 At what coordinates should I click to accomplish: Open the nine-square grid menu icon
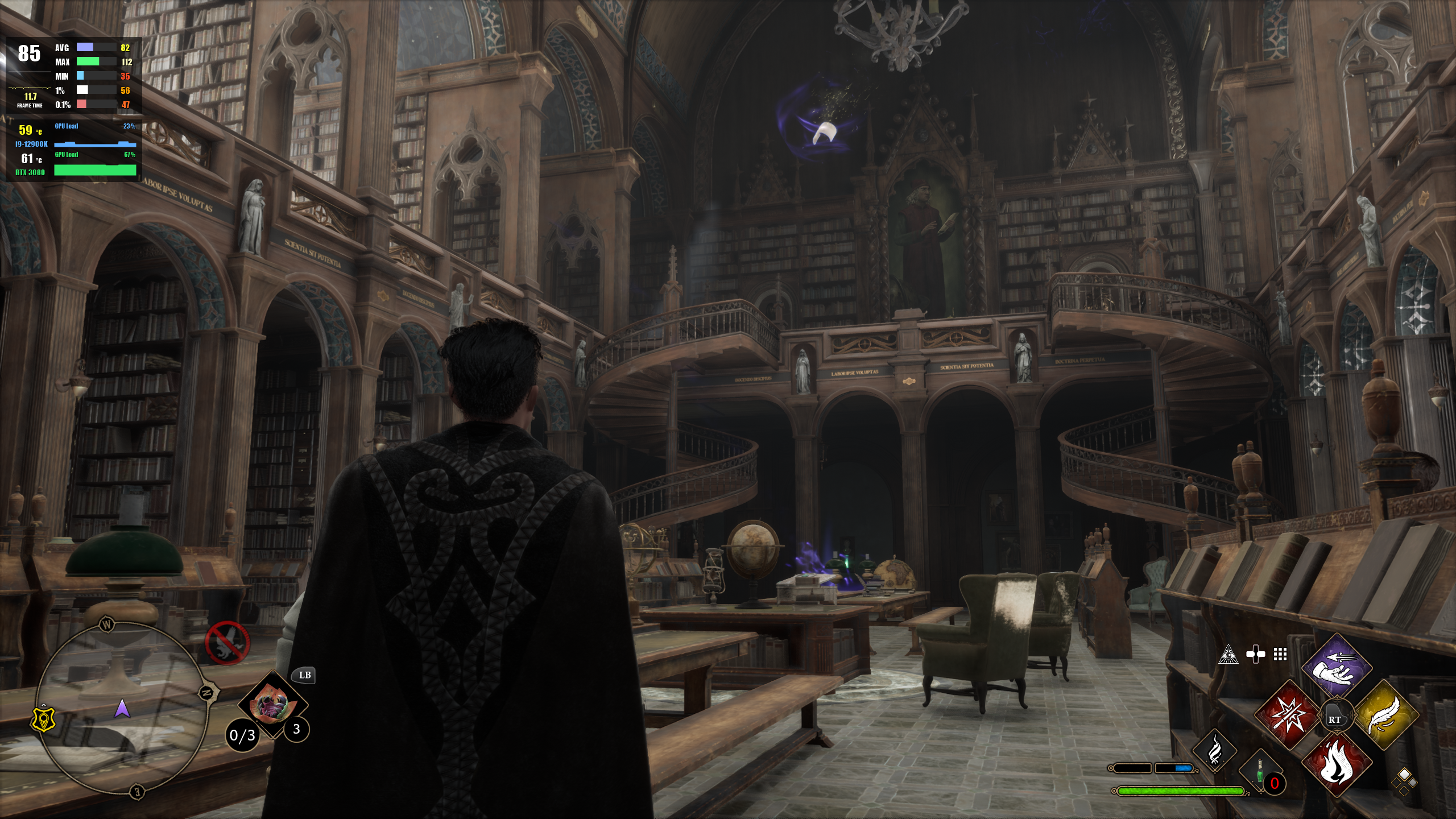(1280, 655)
